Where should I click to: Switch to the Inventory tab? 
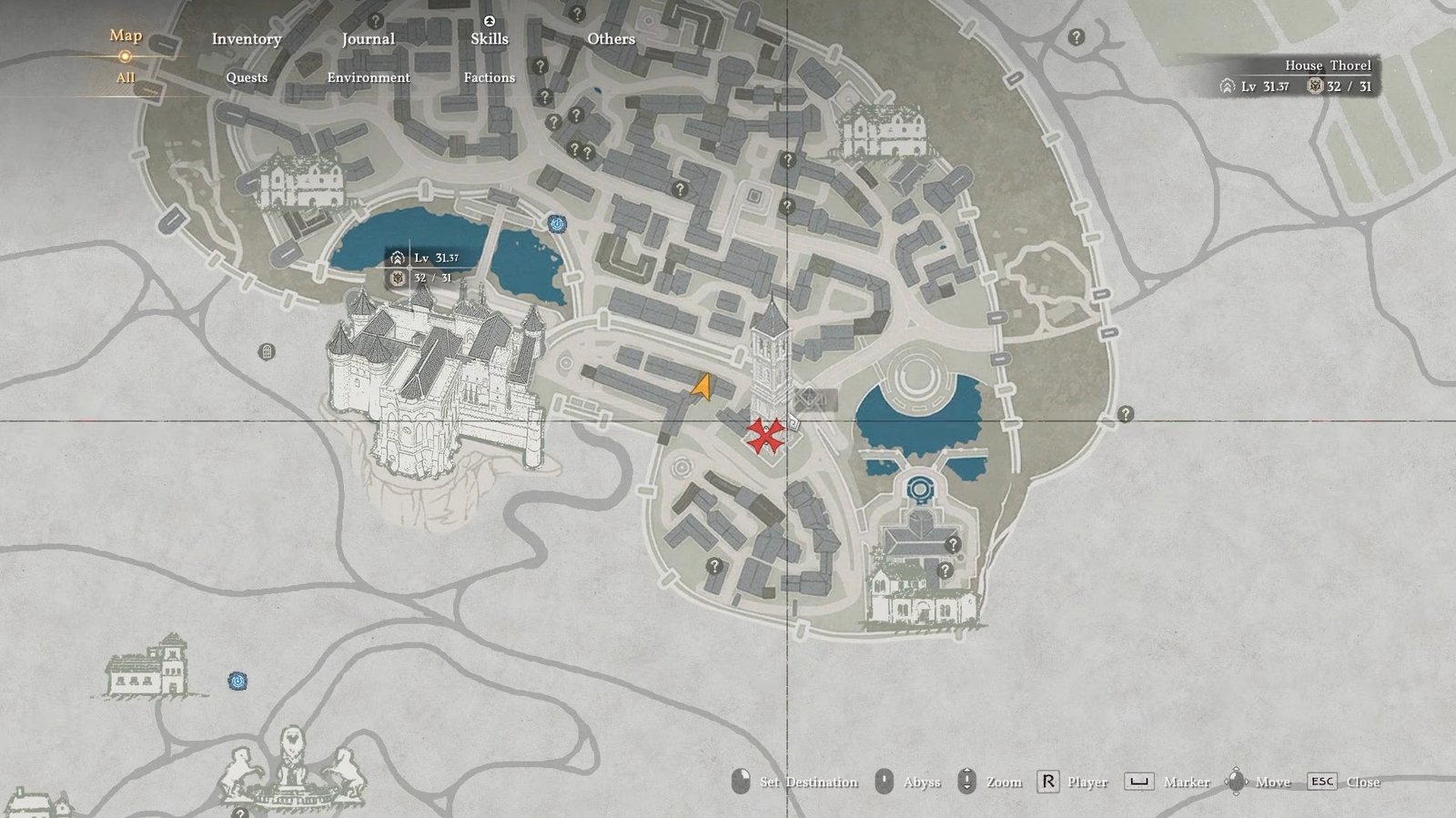click(x=246, y=39)
